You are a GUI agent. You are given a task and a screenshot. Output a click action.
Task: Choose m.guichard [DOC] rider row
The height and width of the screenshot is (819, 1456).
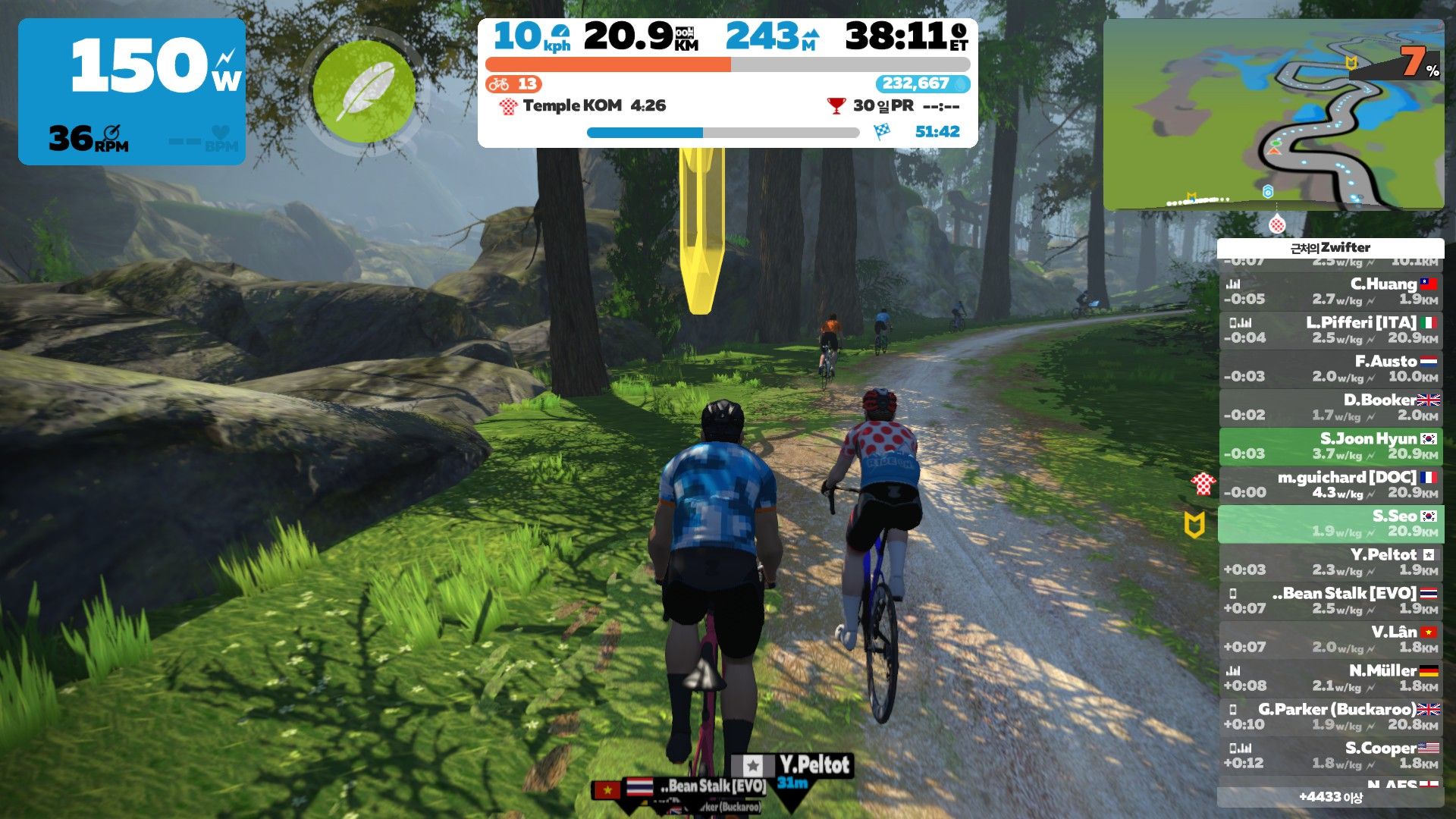(x=1331, y=485)
